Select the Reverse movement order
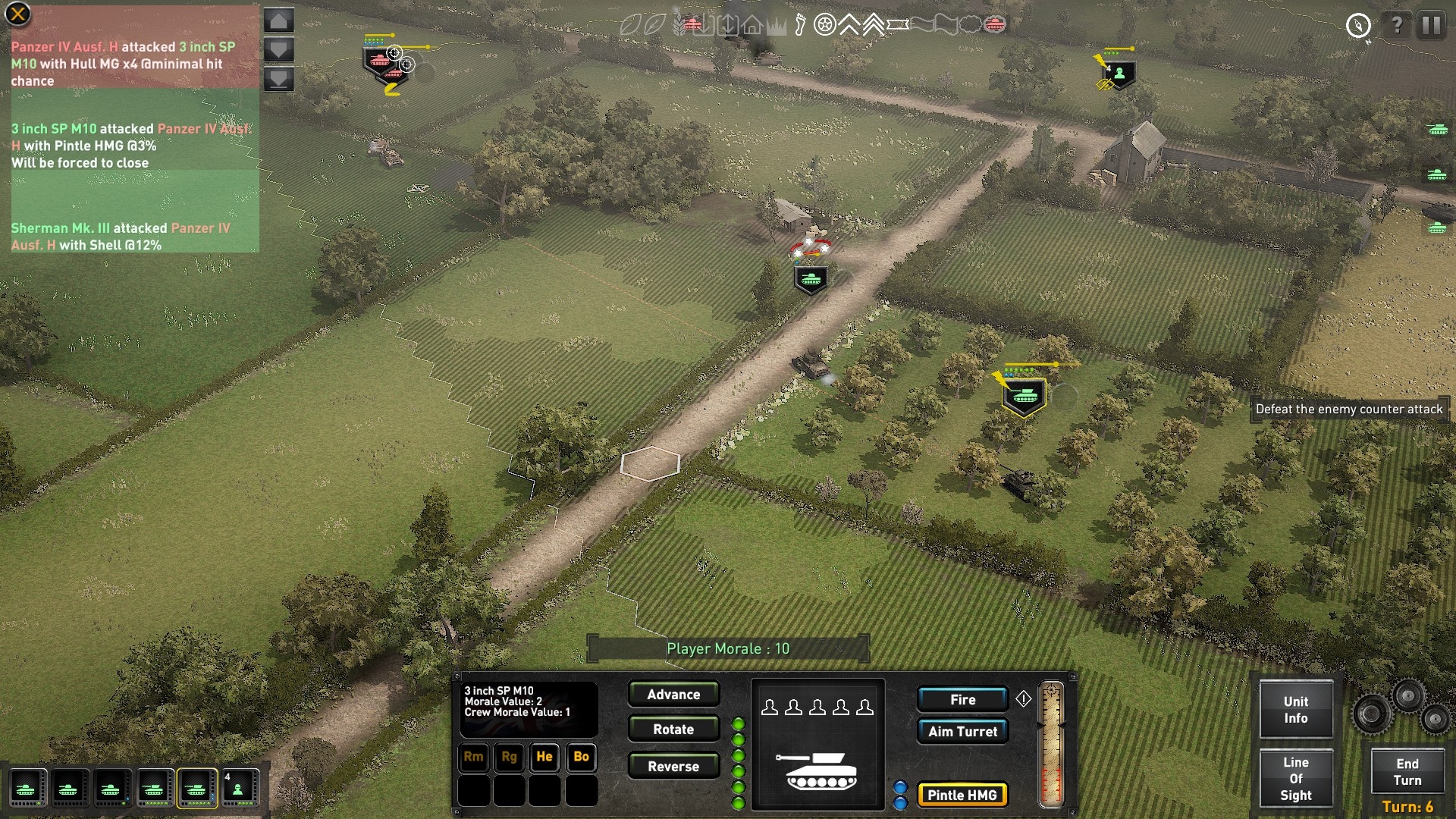This screenshot has height=819, width=1456. point(673,767)
